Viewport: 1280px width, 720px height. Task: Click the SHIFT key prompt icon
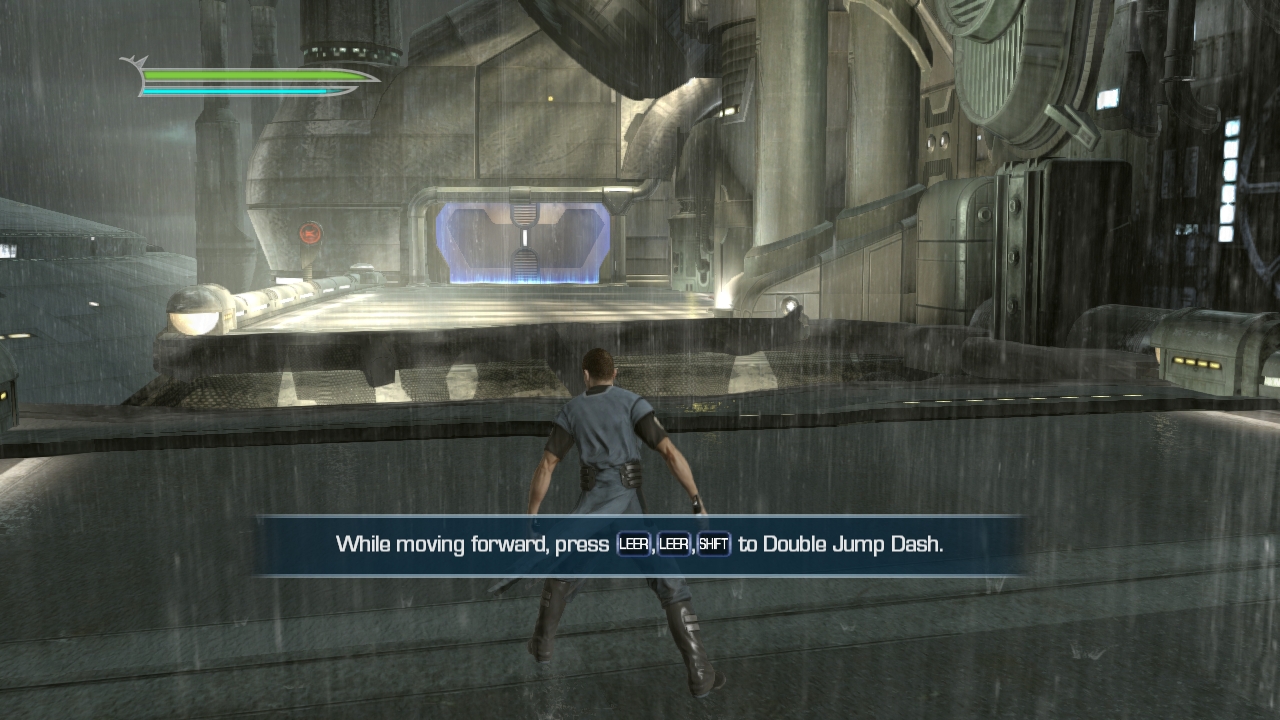[x=715, y=544]
